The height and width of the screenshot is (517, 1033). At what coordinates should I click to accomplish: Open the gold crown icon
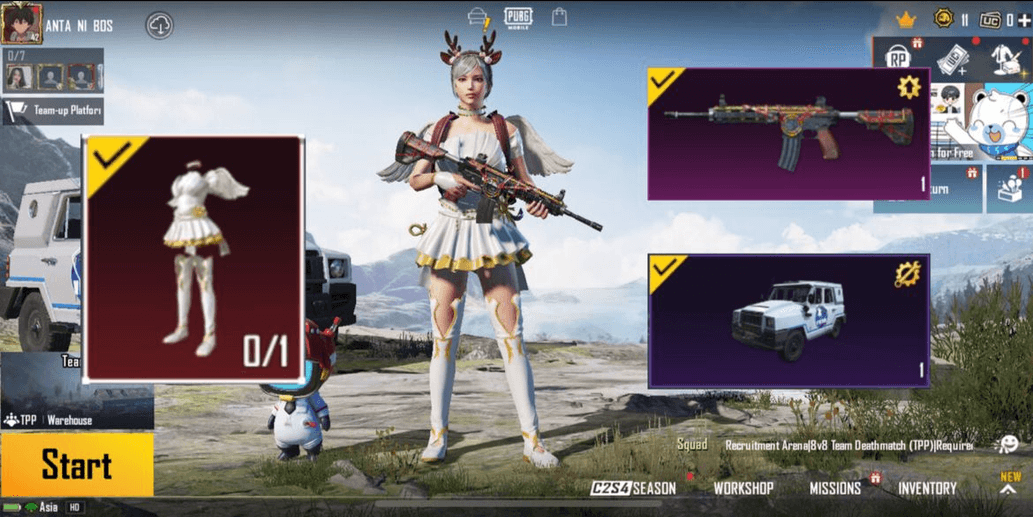(x=906, y=20)
